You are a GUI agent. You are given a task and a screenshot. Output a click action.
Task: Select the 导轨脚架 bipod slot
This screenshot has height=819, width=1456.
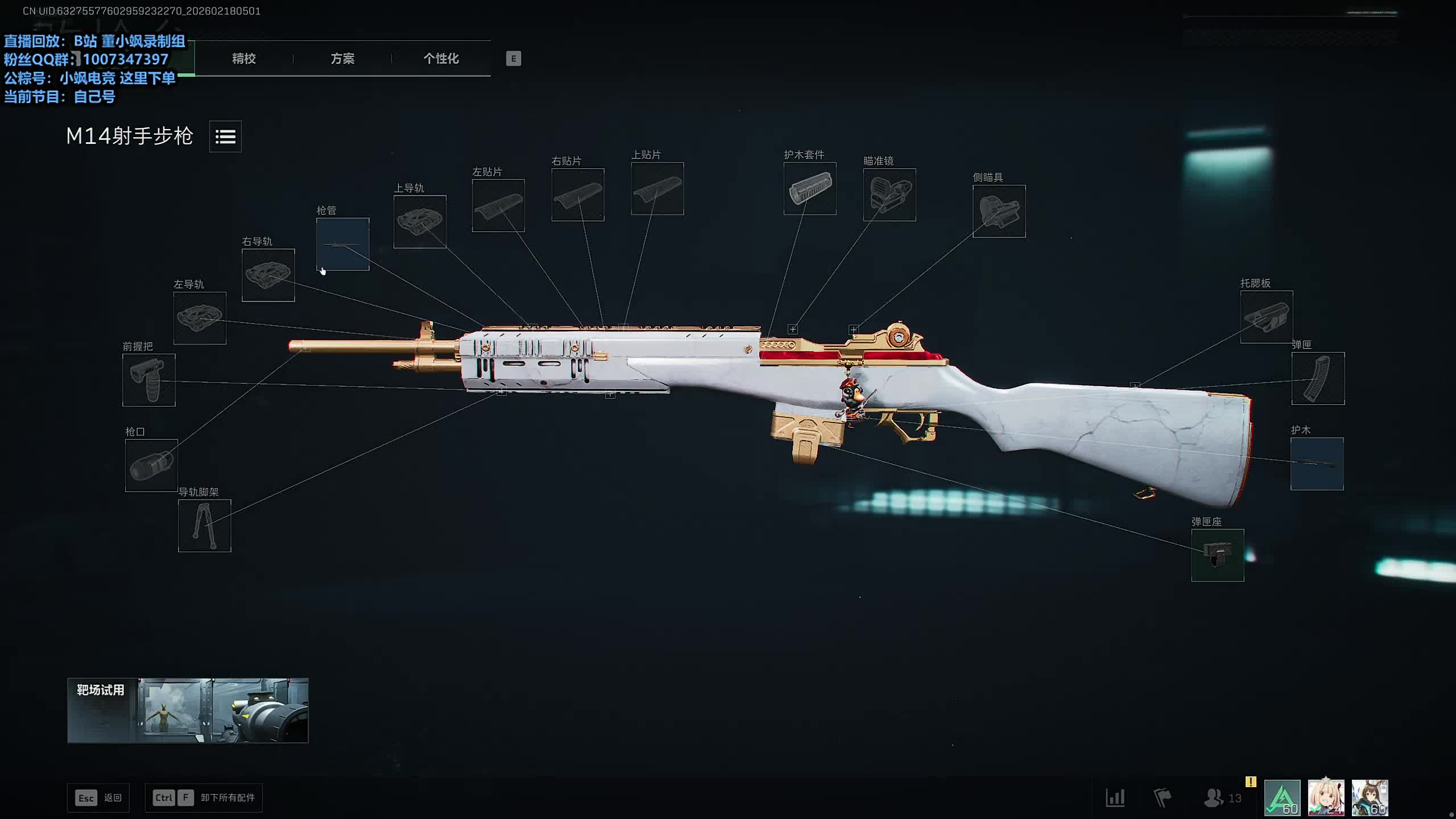[205, 526]
